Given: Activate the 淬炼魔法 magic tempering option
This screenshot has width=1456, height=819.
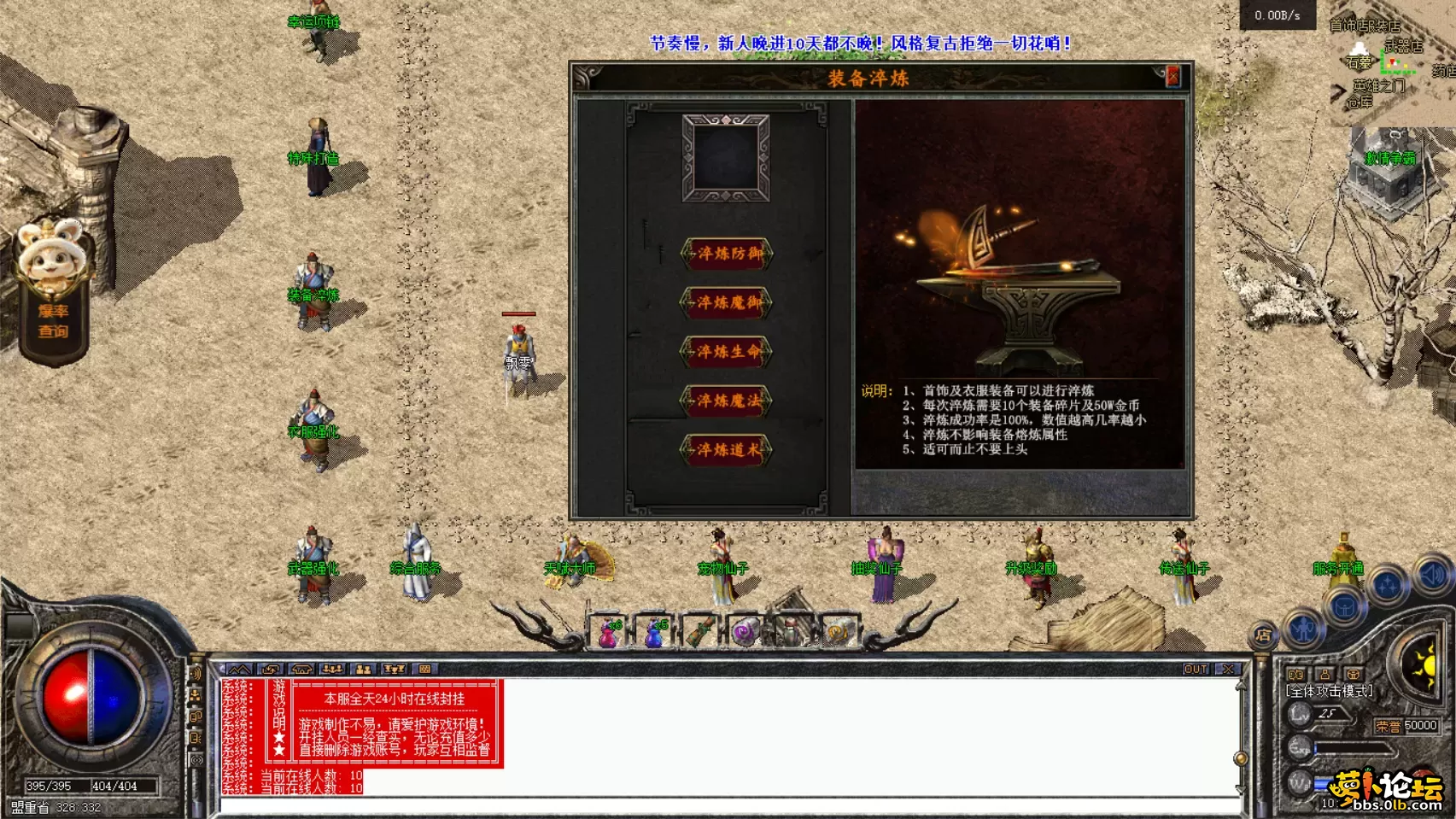Looking at the screenshot, I should point(727,401).
